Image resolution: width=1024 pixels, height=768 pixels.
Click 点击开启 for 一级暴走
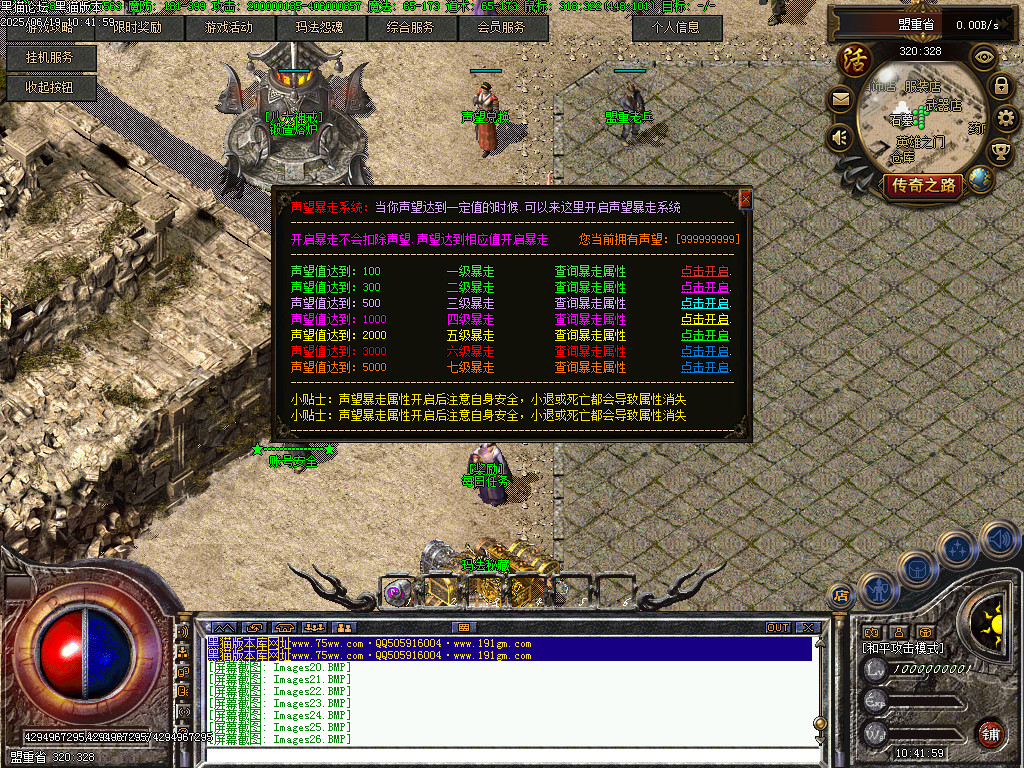coord(705,271)
